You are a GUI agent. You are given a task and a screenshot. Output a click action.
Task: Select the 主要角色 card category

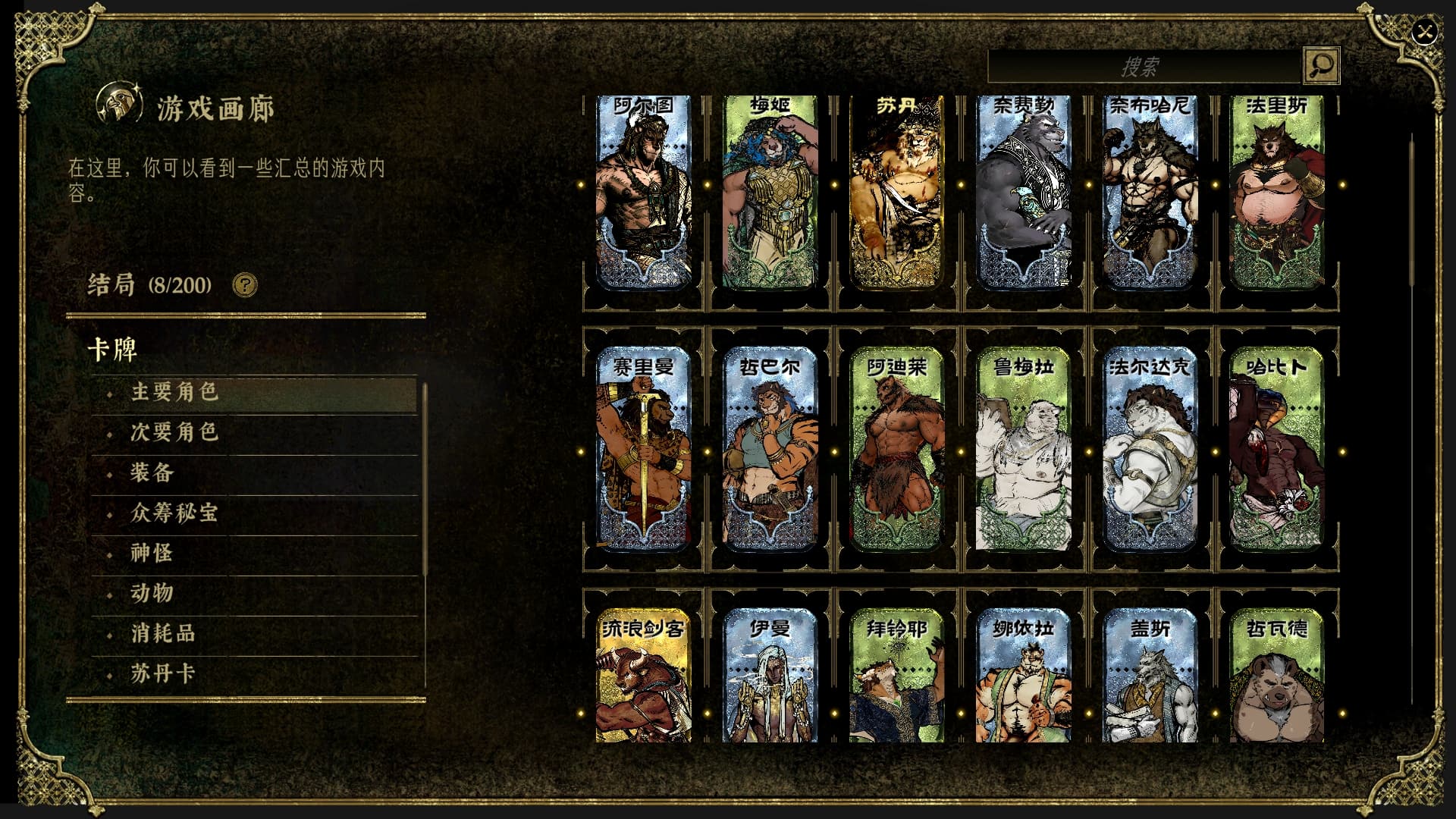[x=175, y=392]
